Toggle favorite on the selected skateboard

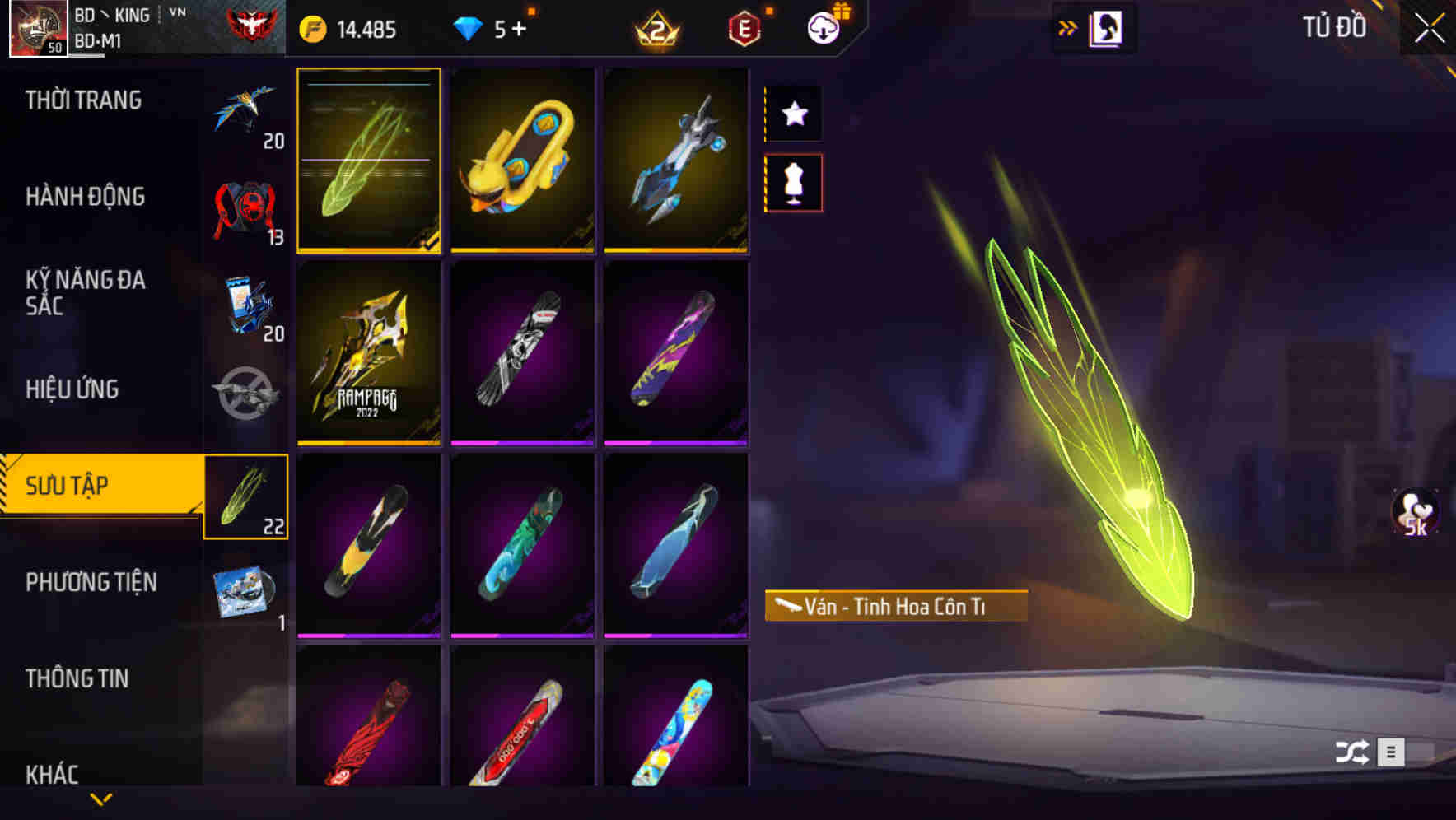point(793,114)
